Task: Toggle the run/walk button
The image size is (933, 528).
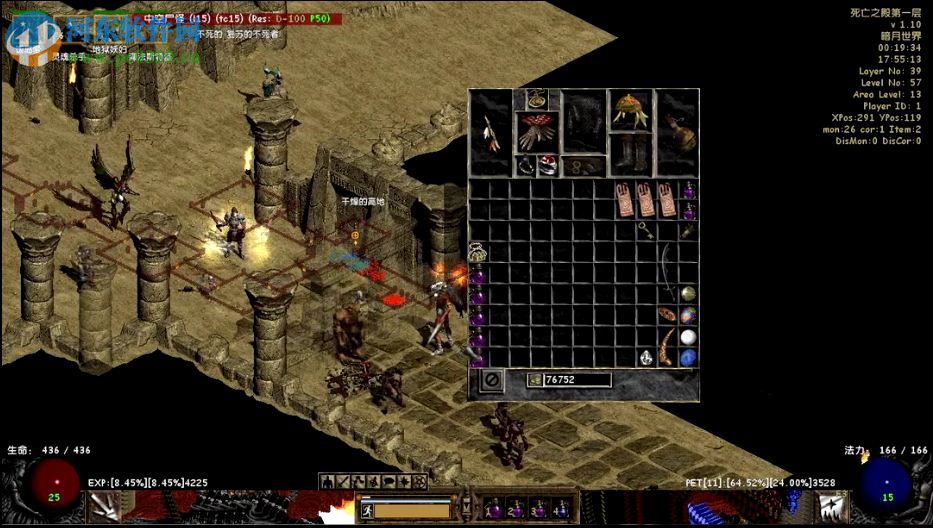Action: [x=367, y=510]
